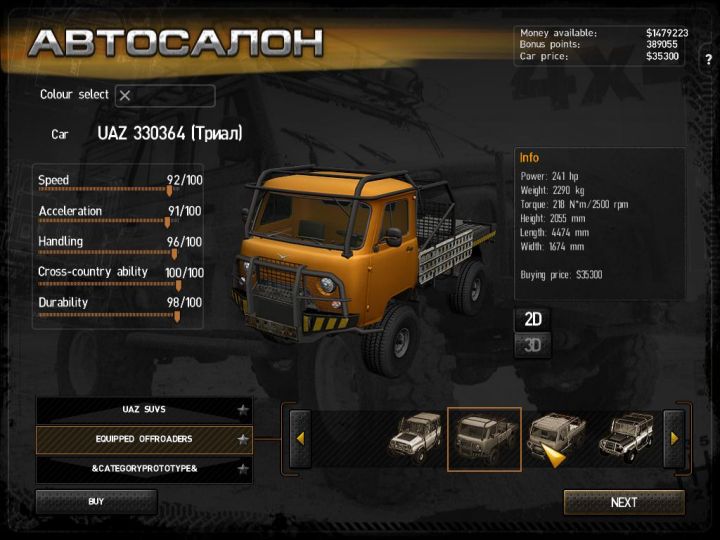
Task: Choose the truck thumbnail under the cursor
Action: (x=555, y=434)
